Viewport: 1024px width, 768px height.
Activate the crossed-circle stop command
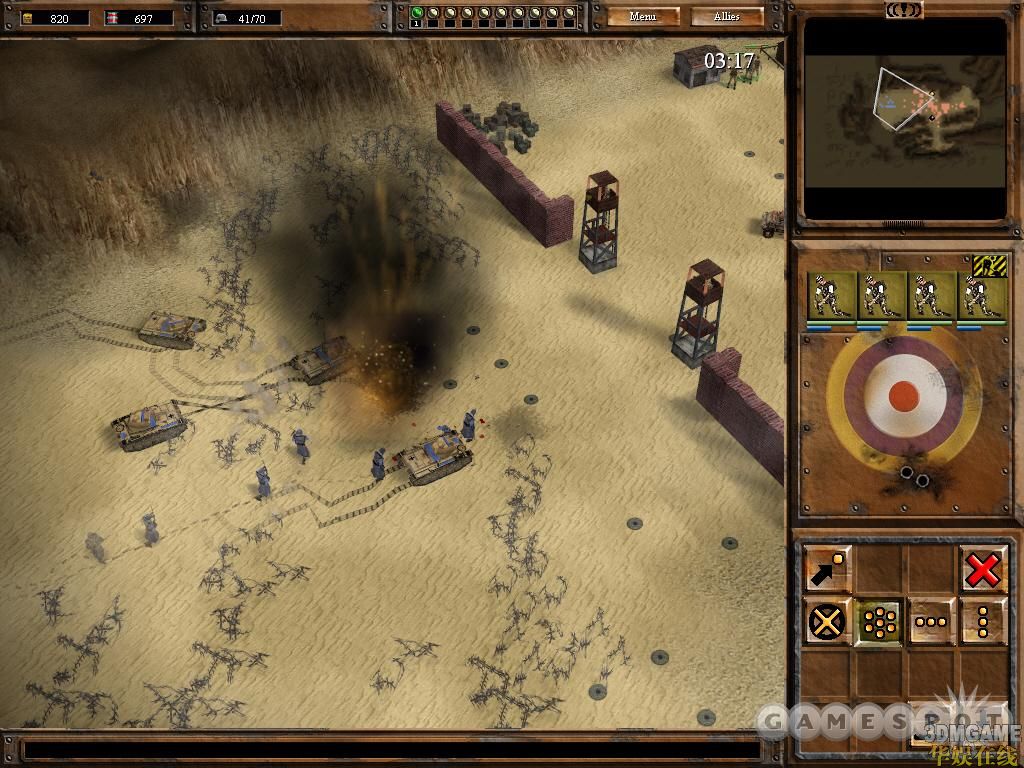828,621
